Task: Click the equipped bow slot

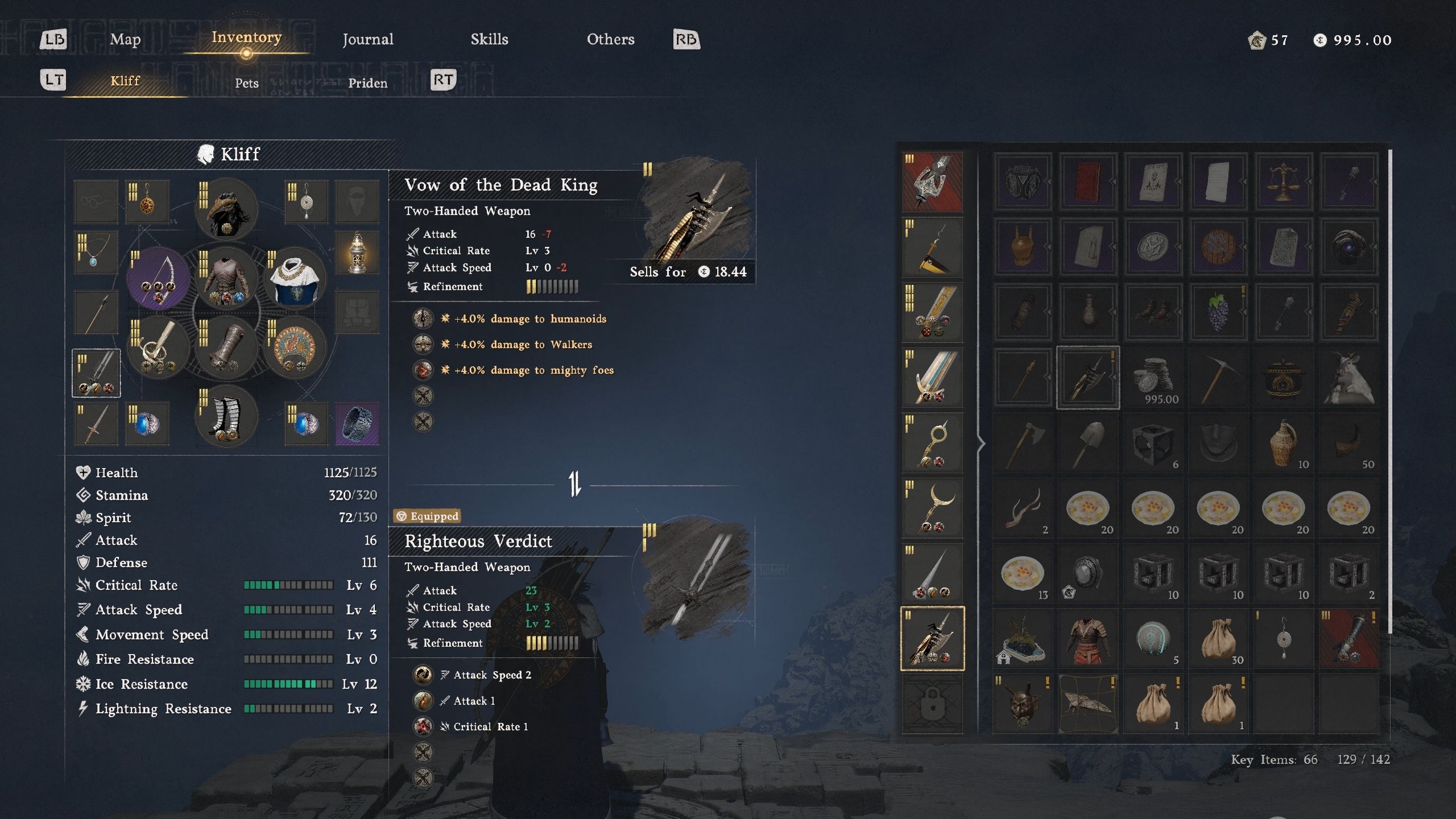Action: (158, 278)
